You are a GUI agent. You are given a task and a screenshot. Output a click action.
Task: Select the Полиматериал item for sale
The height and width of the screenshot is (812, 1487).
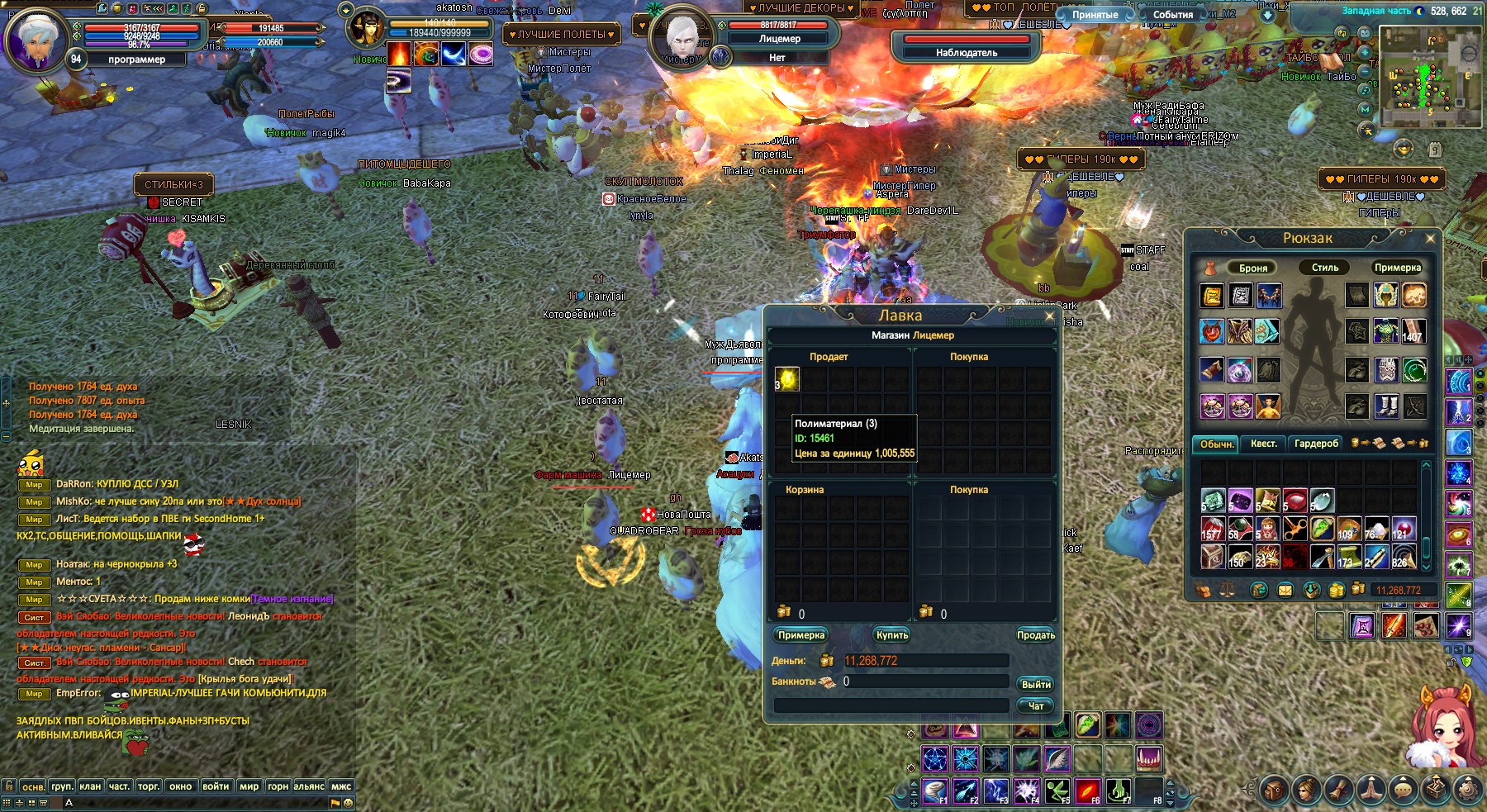[787, 379]
